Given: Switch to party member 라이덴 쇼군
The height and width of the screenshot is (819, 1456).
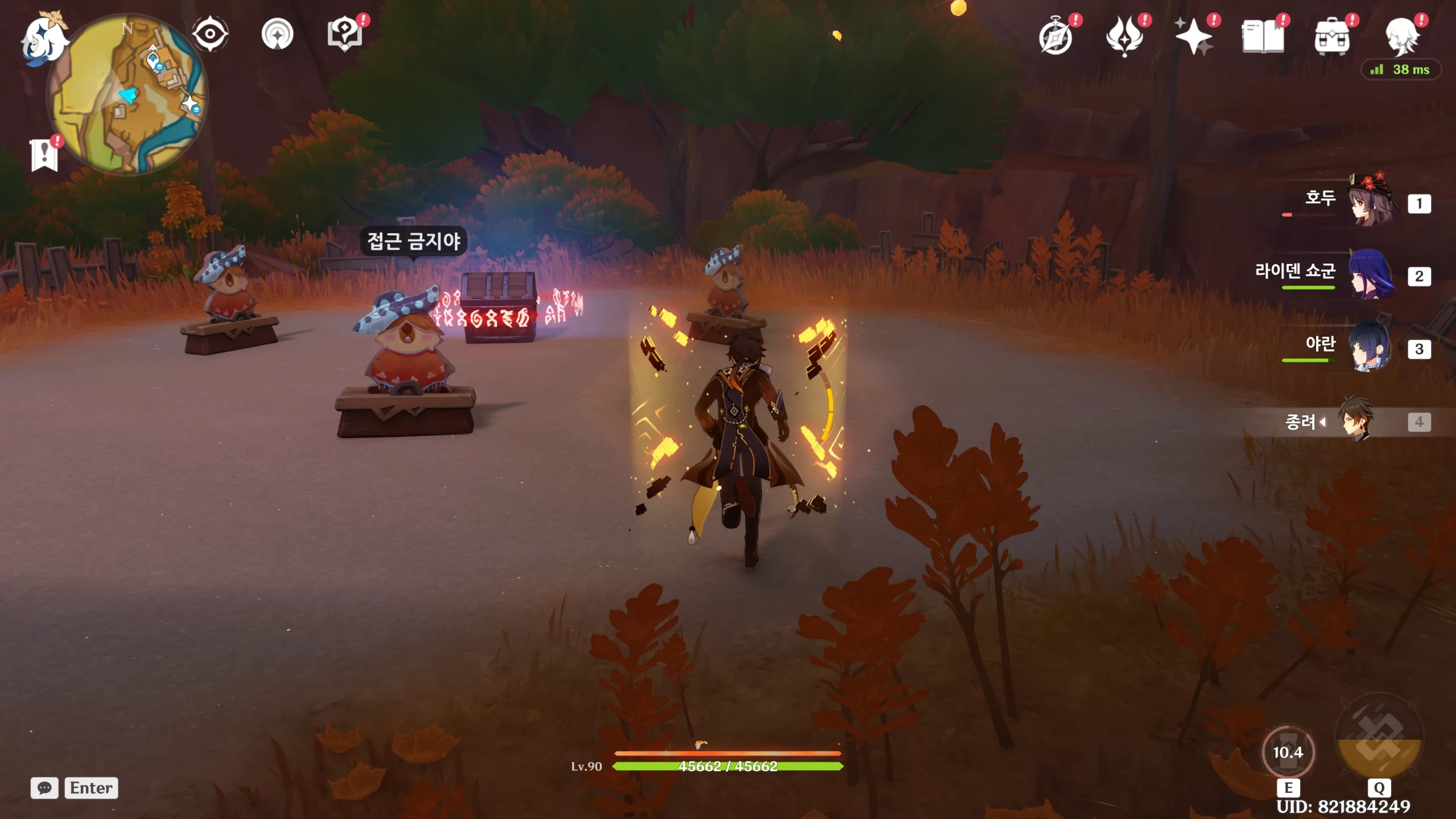Looking at the screenshot, I should (x=1370, y=275).
